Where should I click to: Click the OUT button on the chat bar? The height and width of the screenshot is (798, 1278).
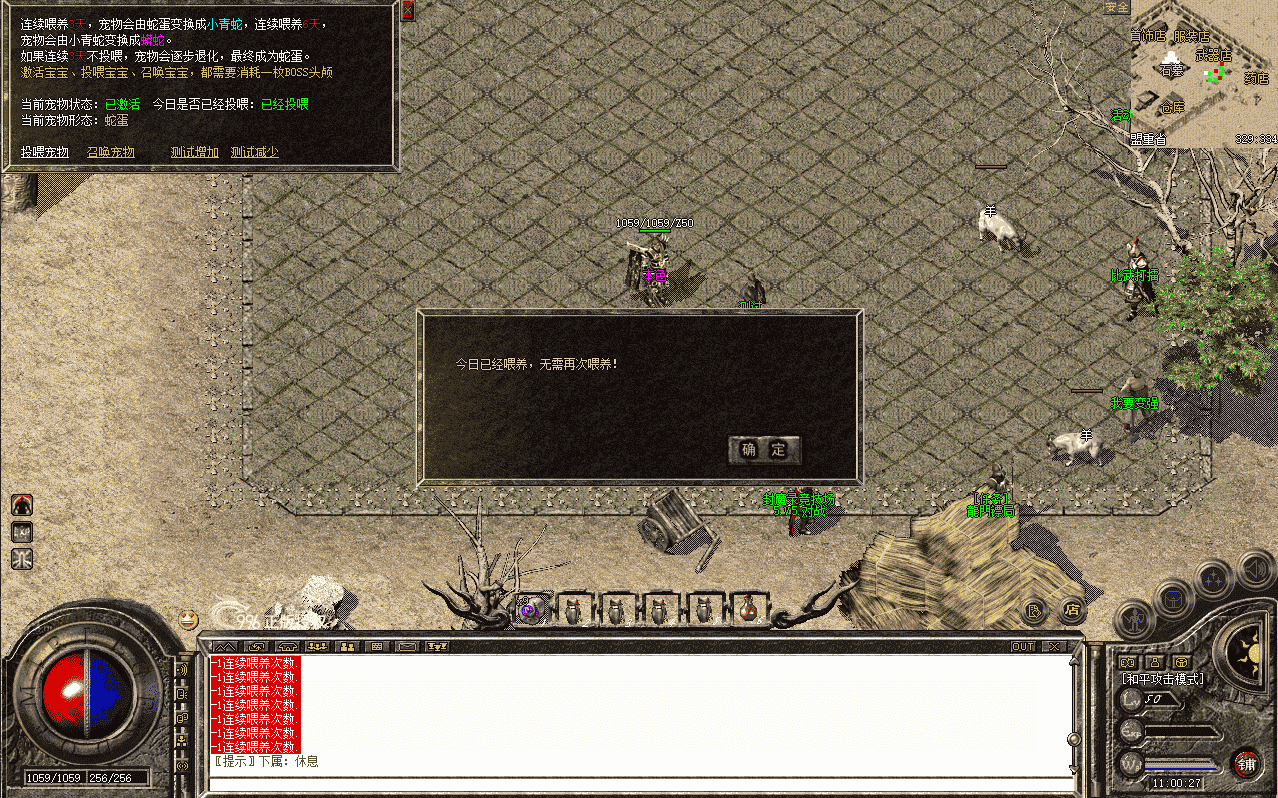[1023, 647]
